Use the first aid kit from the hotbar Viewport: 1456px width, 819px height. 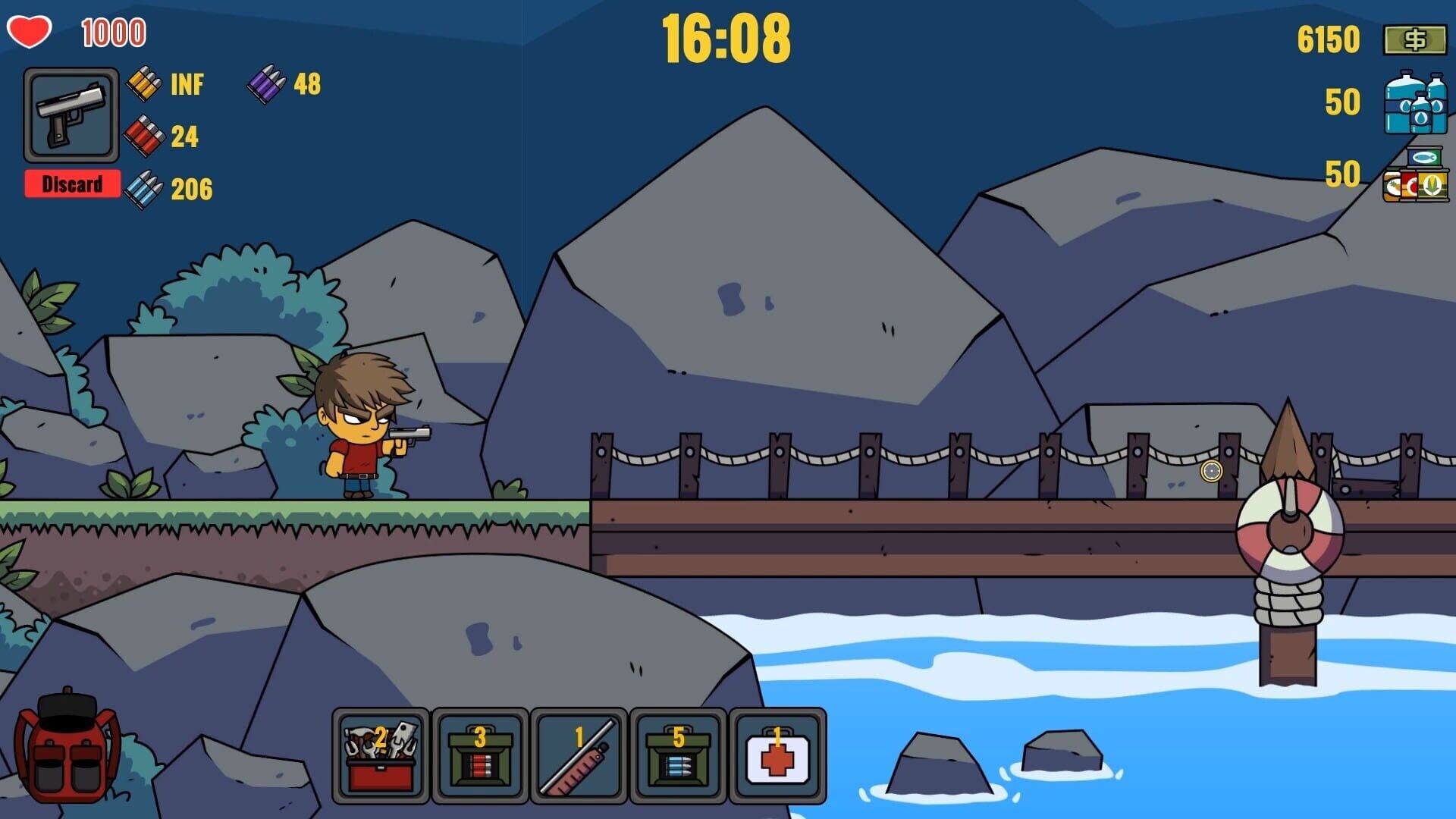[777, 756]
